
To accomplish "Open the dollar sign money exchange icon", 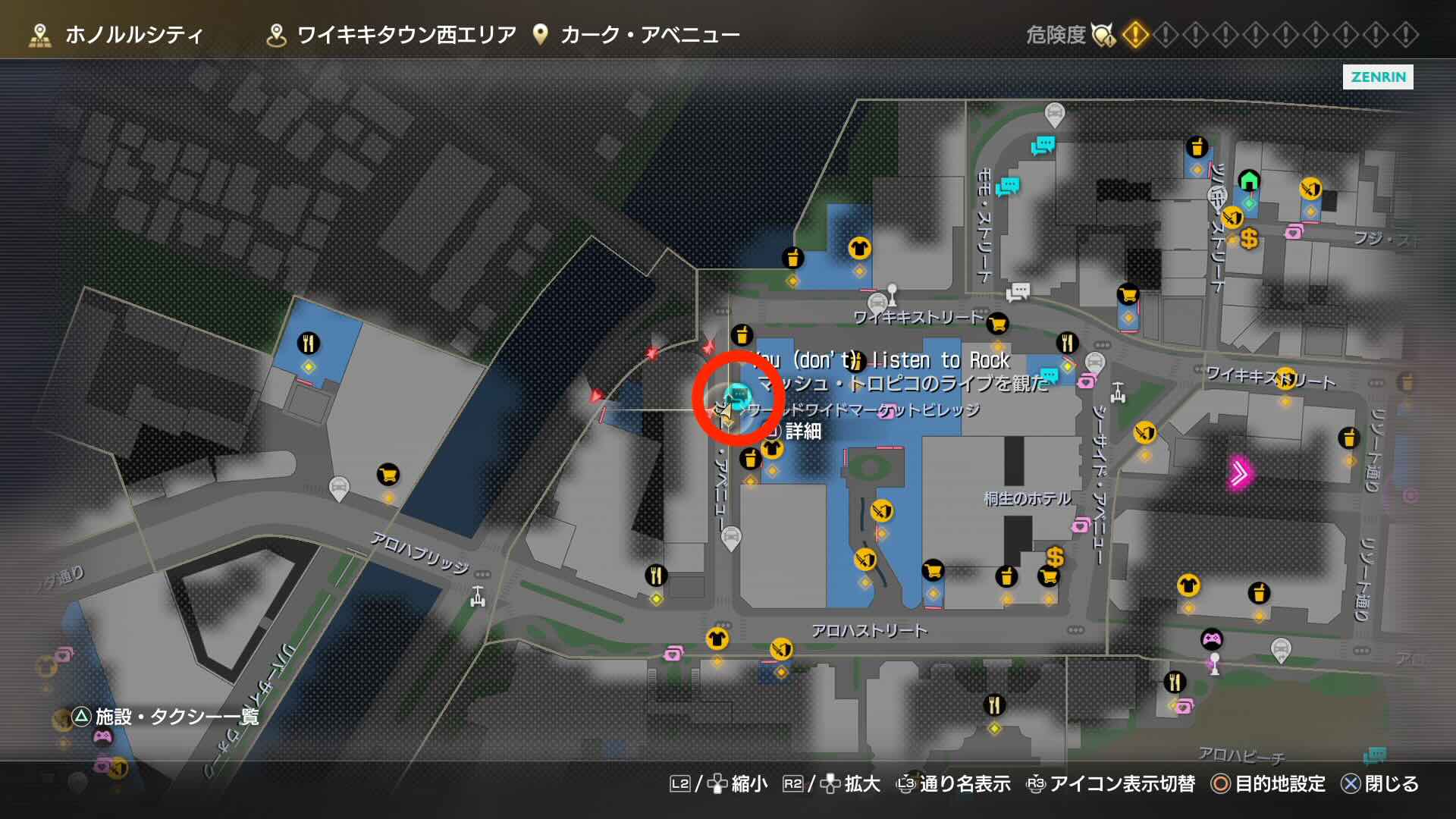I will (x=1249, y=238).
